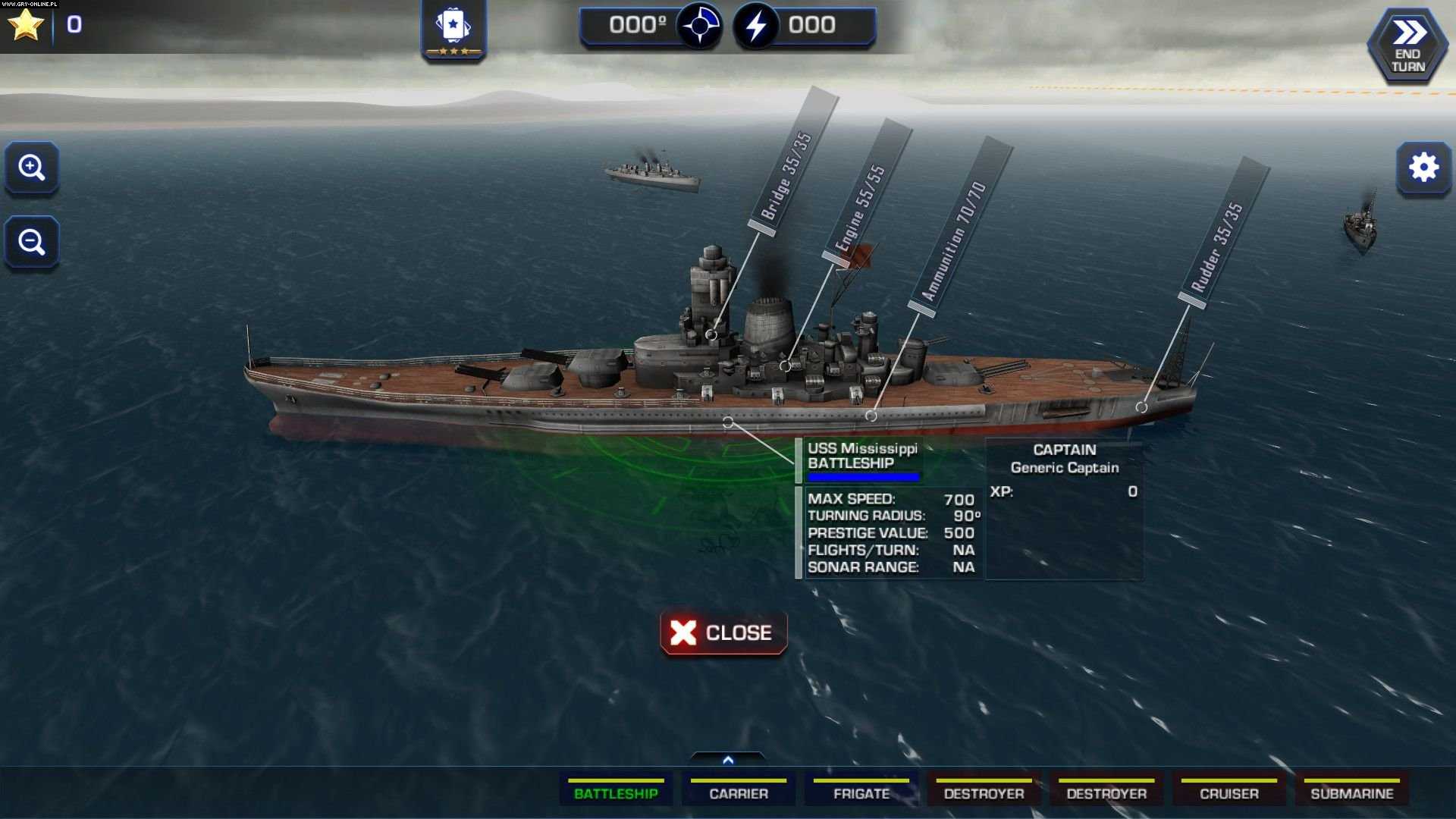
Task: Close the ship details panel
Action: pyautogui.click(x=723, y=632)
